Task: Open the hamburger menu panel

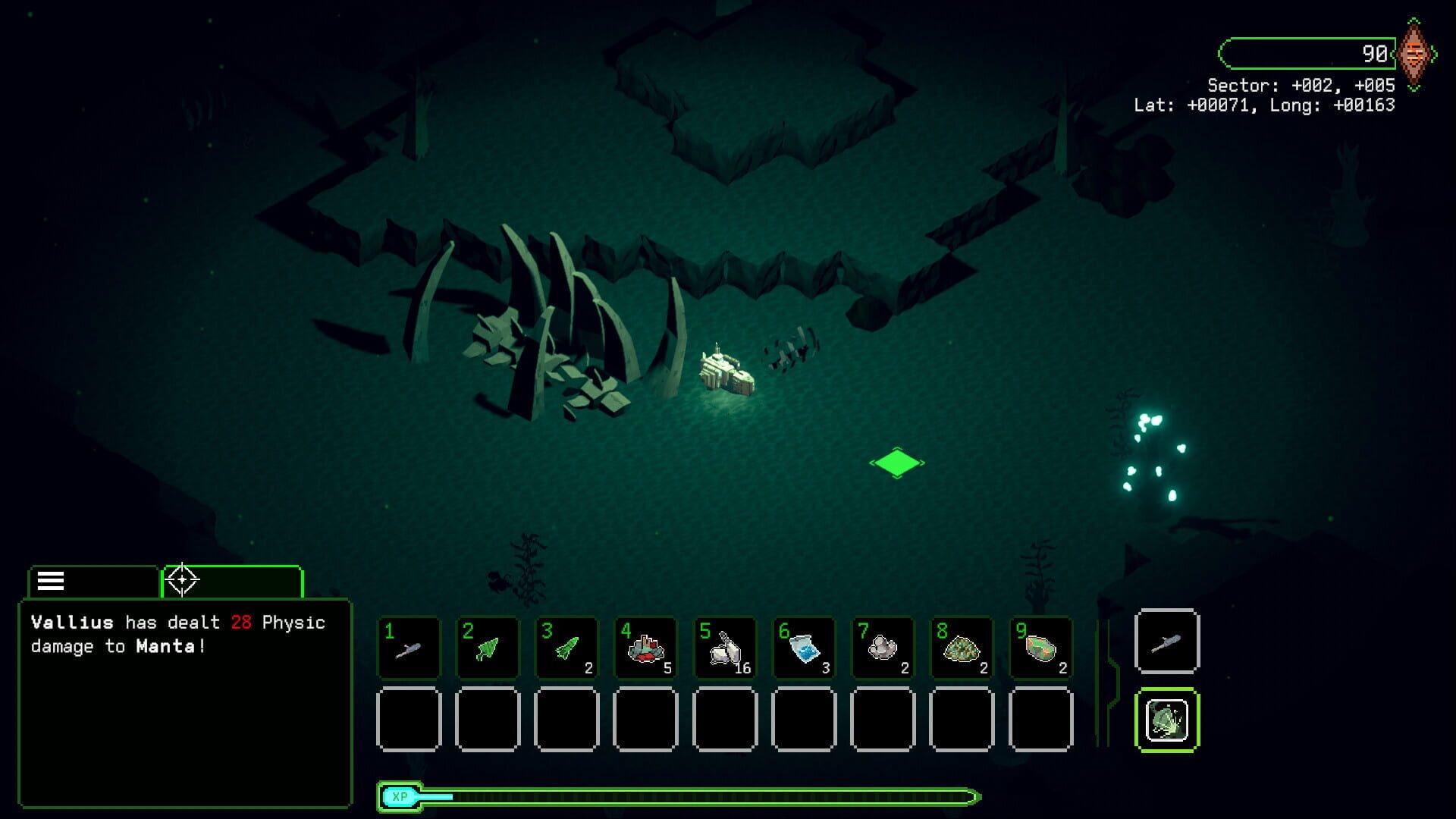Action: coord(49,582)
